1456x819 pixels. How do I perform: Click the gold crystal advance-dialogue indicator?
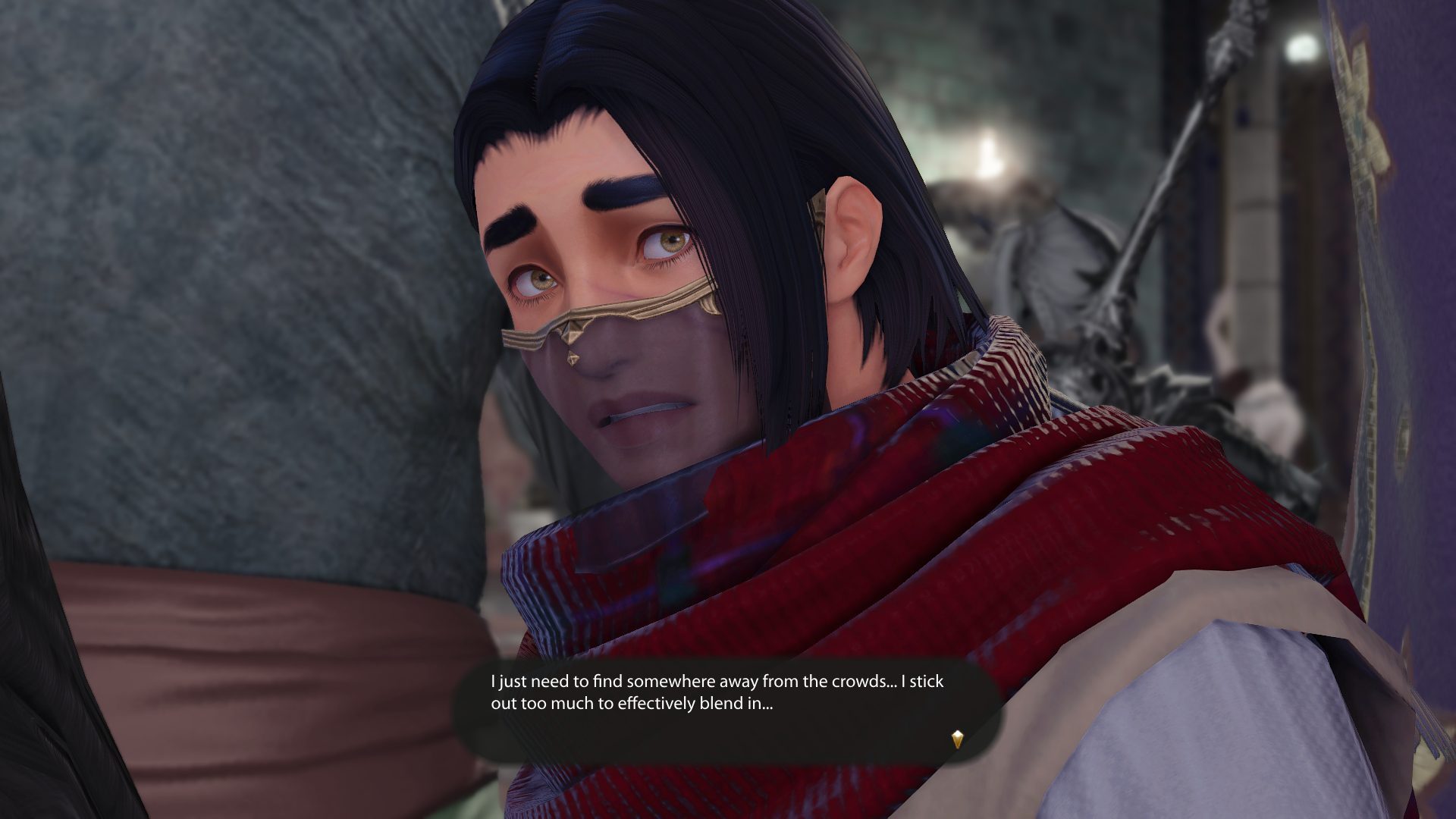(957, 739)
